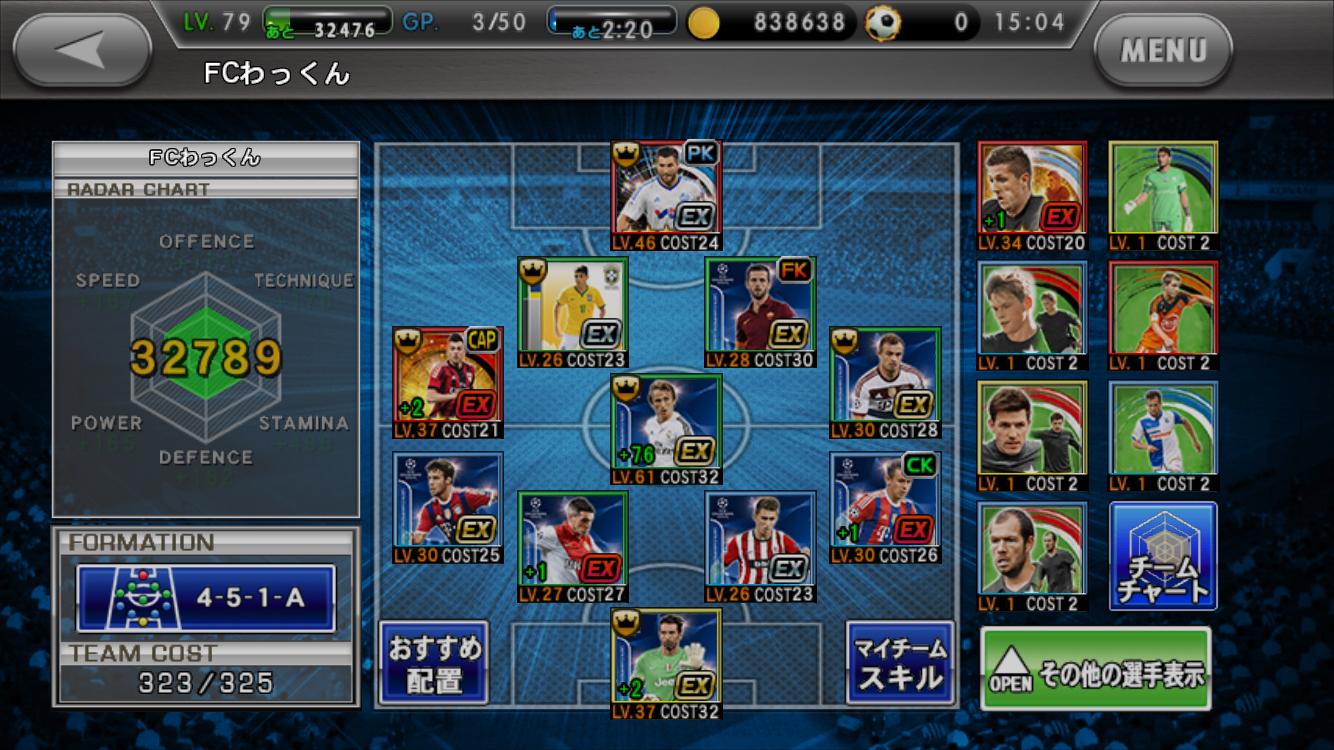Select the left back card COST25
The image size is (1334, 750).
pyautogui.click(x=447, y=507)
